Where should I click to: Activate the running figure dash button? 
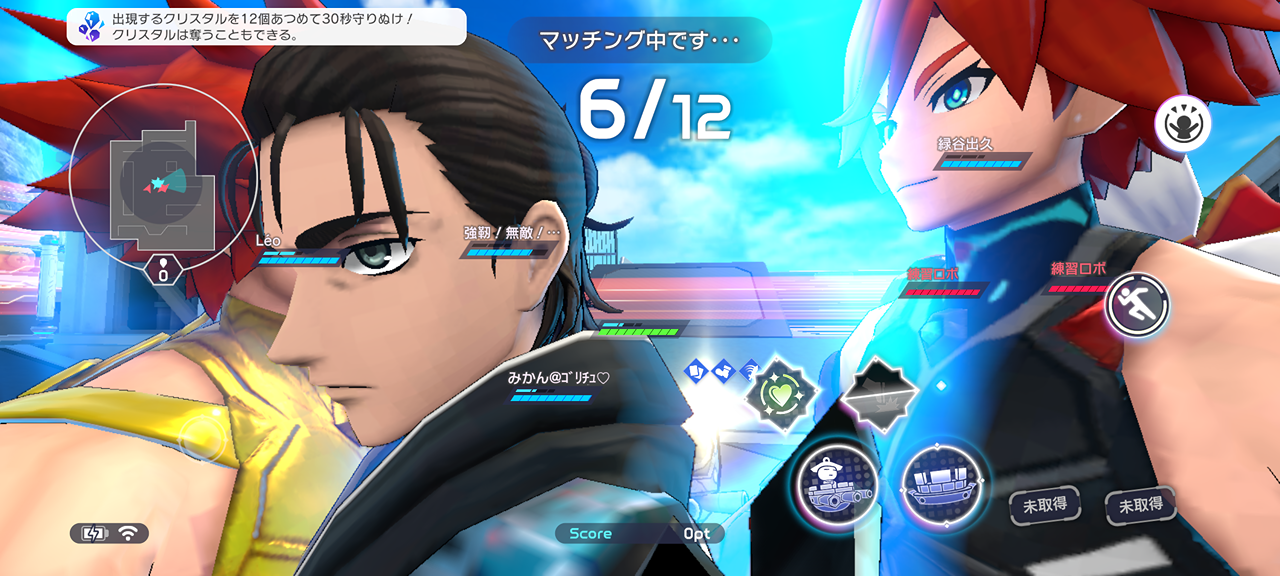click(1137, 304)
